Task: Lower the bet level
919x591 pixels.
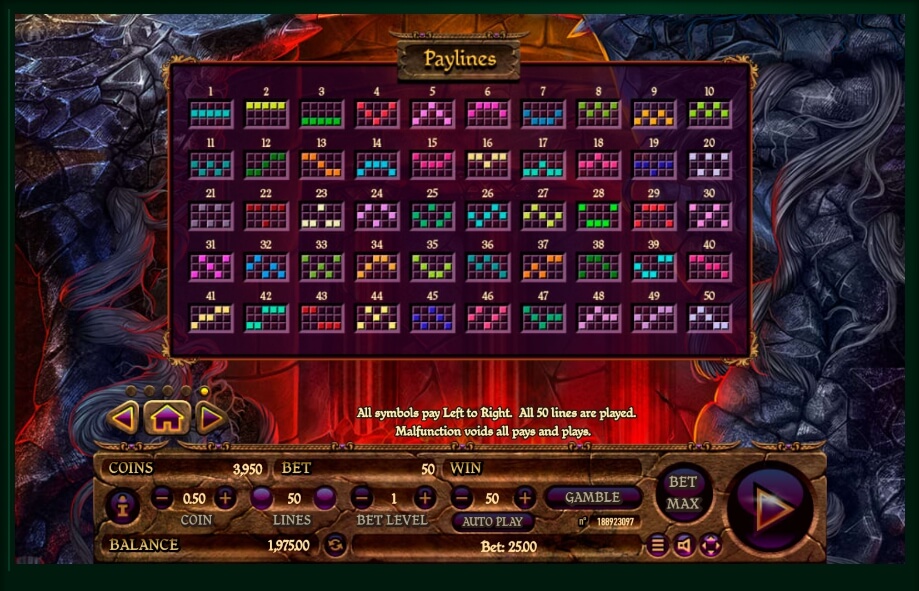Action: [363, 497]
